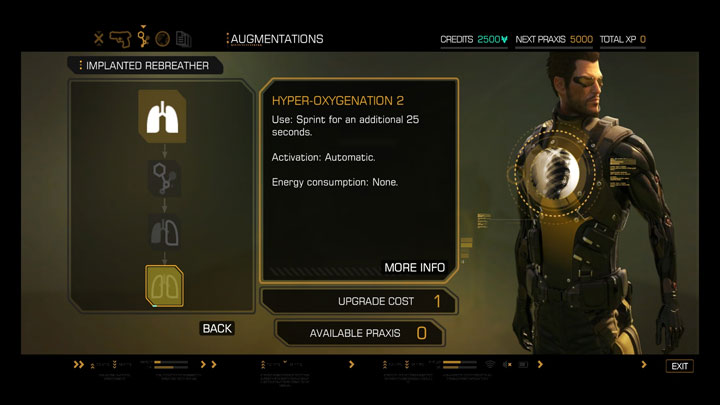Switch to the augmentations tab icon
720x405 pixels.
(x=143, y=39)
